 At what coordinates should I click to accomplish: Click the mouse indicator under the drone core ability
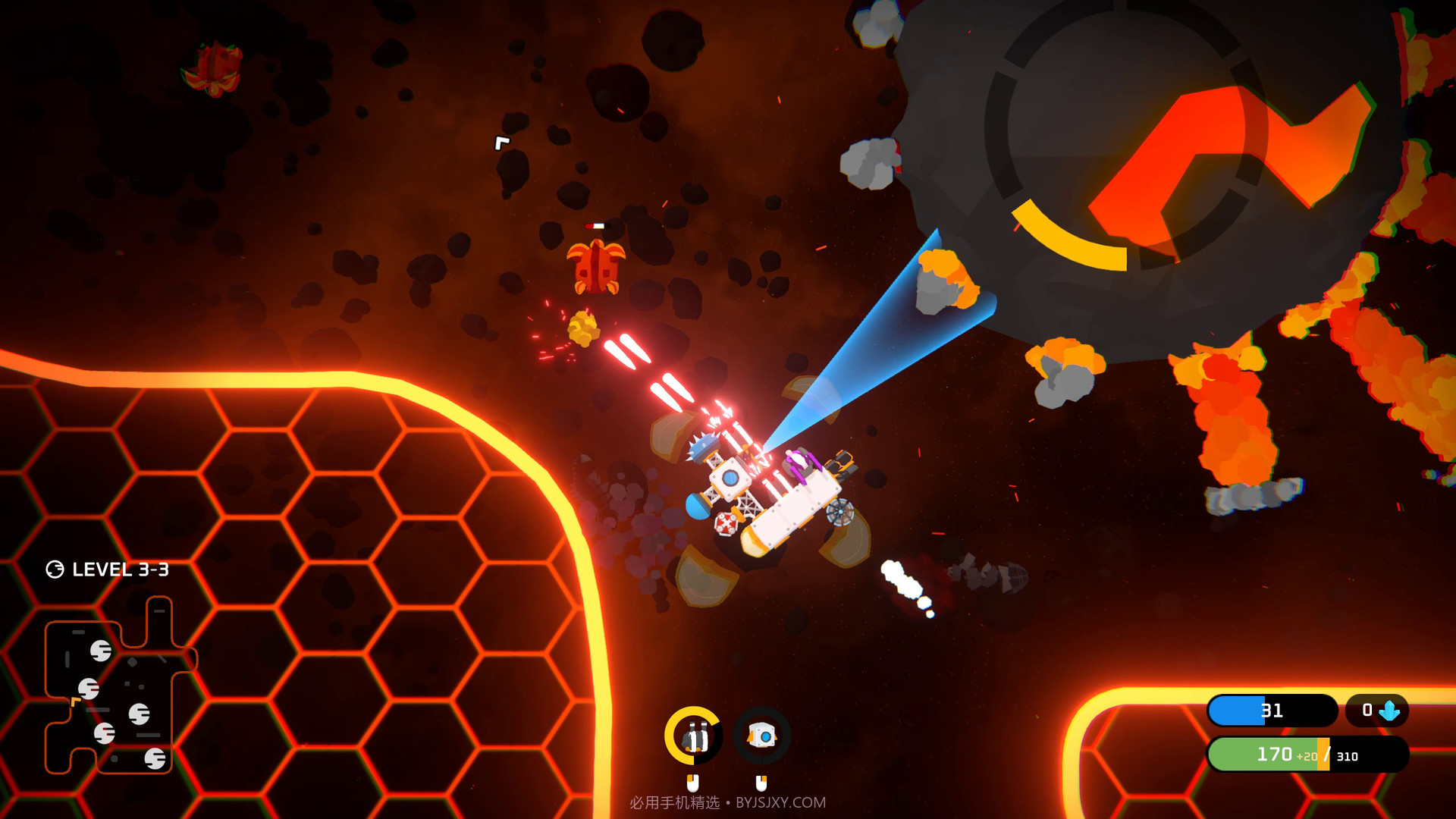761,782
